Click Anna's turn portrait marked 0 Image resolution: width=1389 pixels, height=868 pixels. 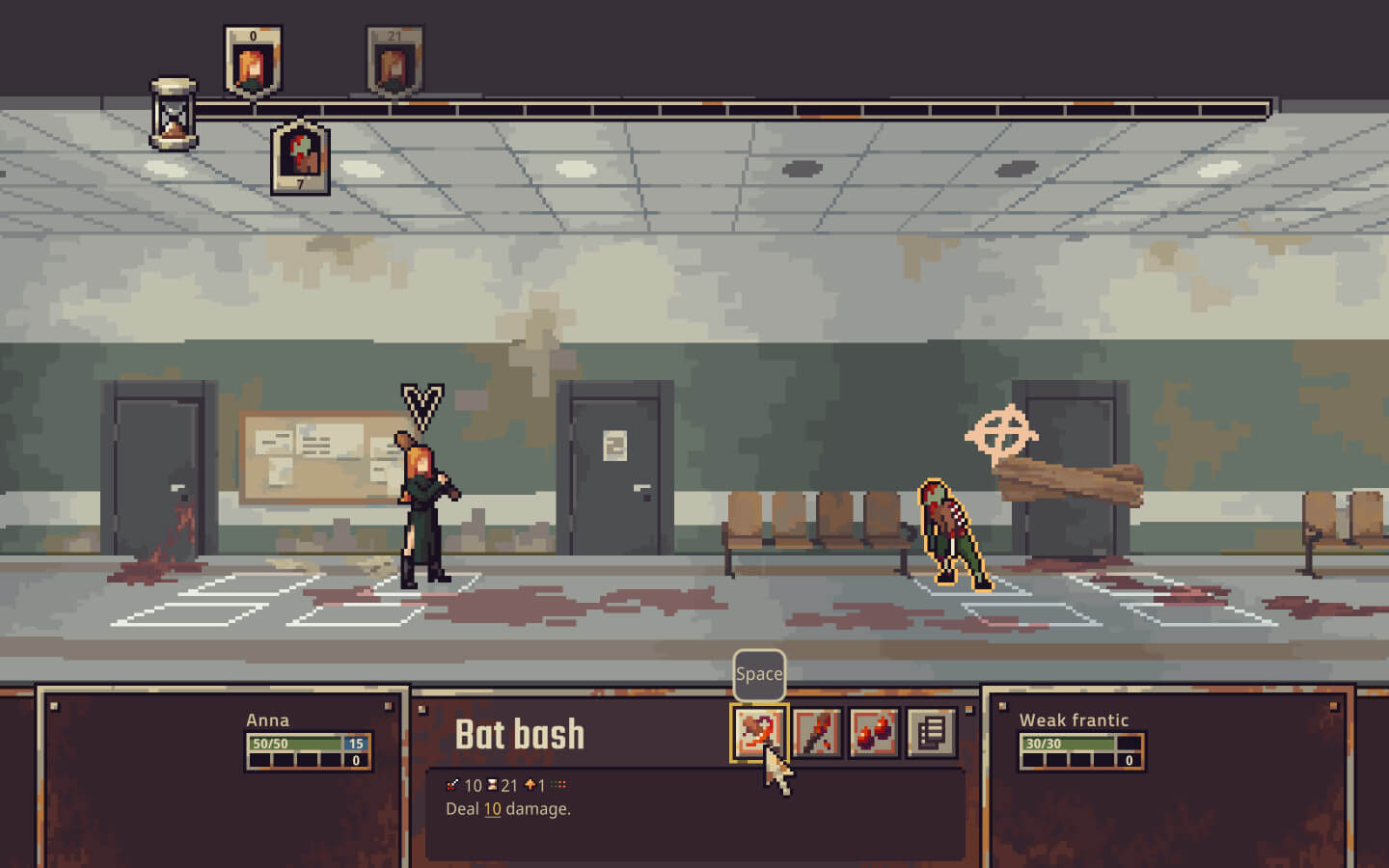click(x=253, y=63)
